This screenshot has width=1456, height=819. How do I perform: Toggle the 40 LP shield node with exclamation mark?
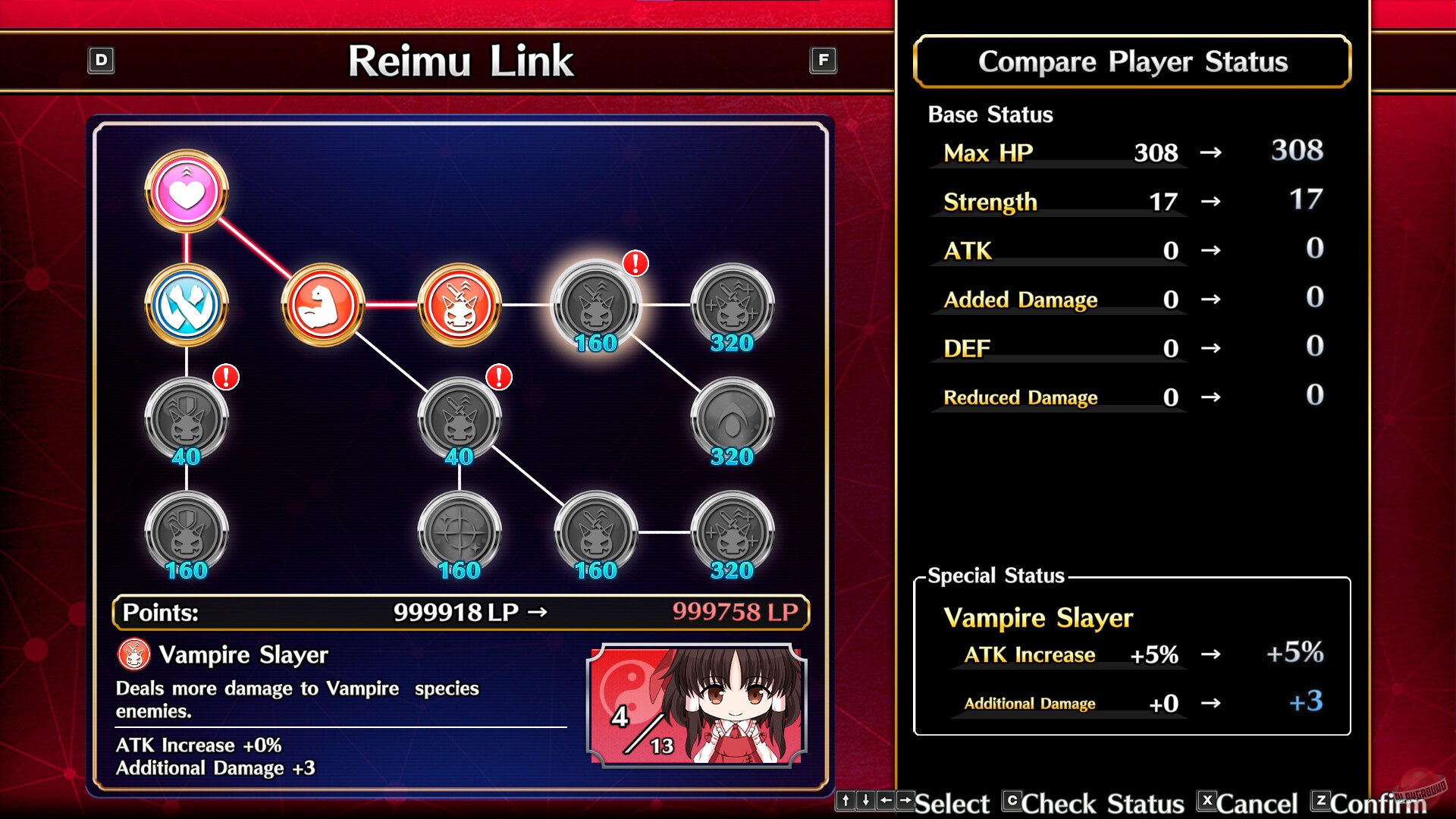[x=185, y=418]
